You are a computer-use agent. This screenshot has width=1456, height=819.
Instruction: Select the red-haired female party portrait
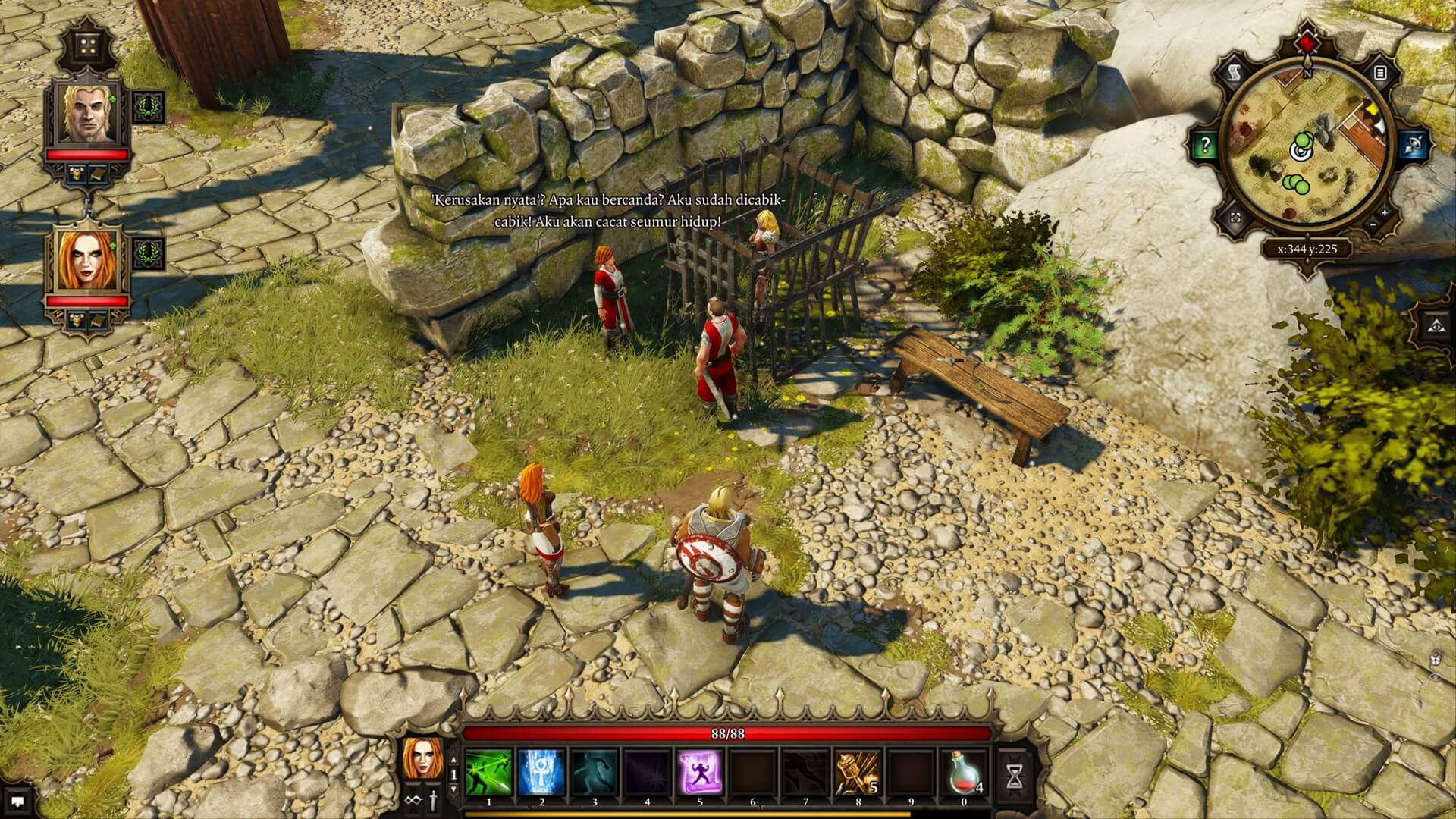coord(88,262)
